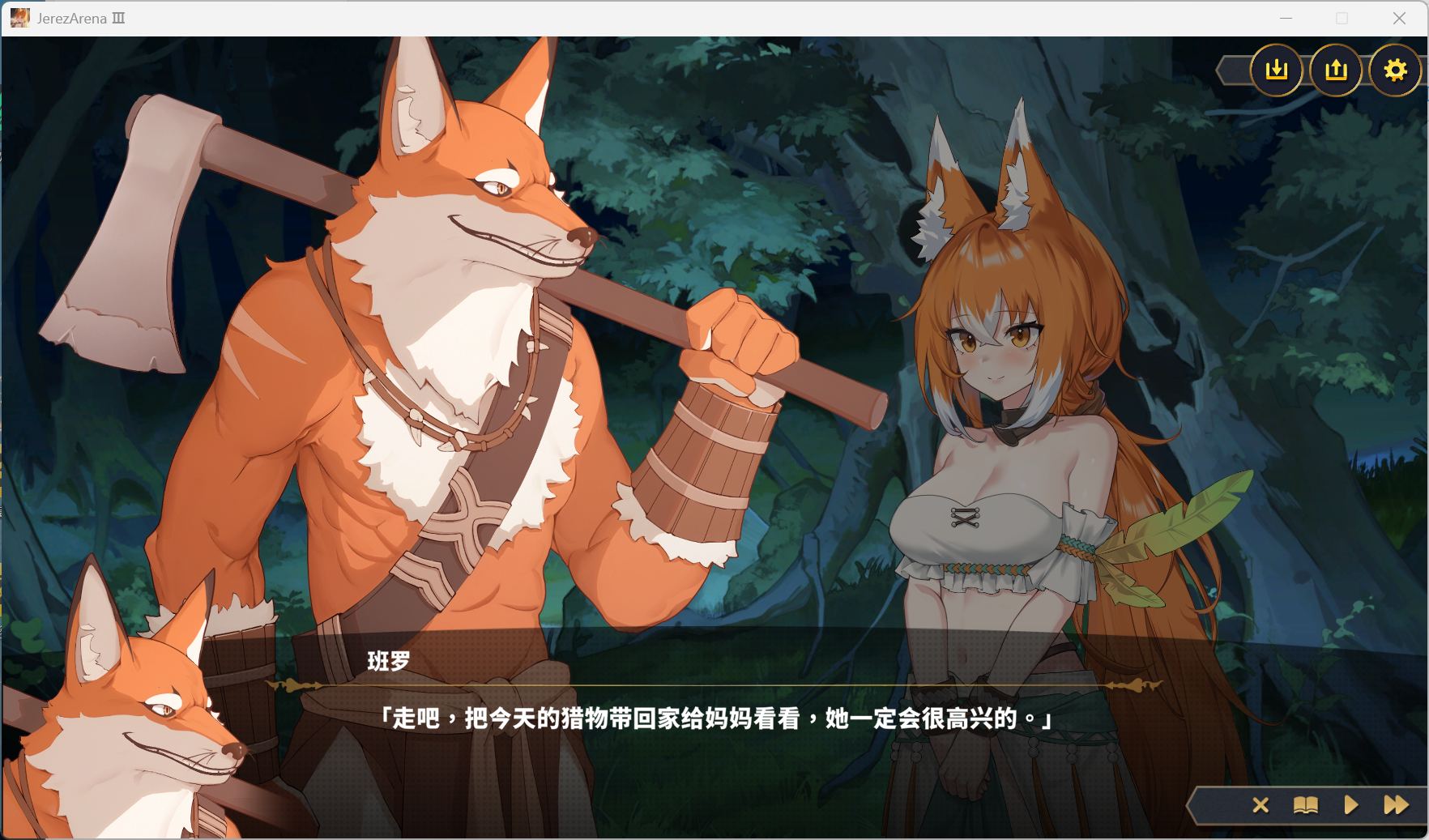Close the JerezArena III window
The width and height of the screenshot is (1429, 840).
click(x=1399, y=18)
